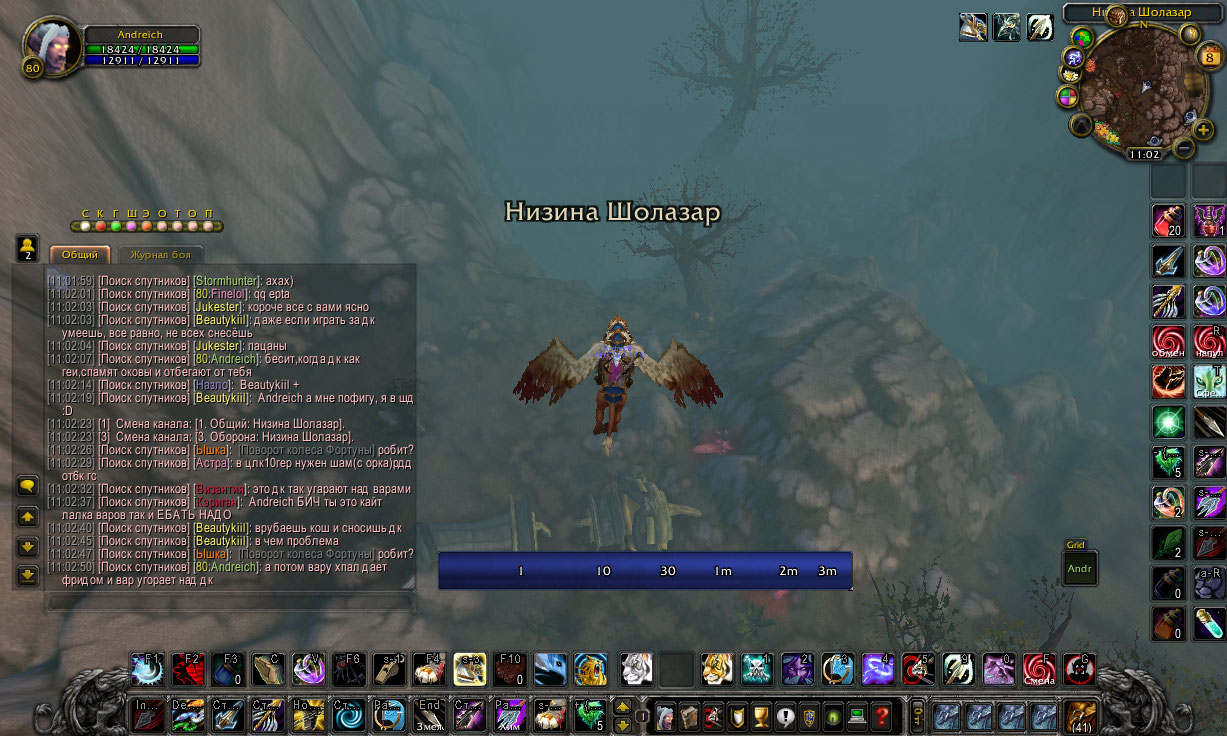Screen dimensions: 1227x736
Task: Open the backpack with 41 free slots
Action: click(x=1081, y=716)
